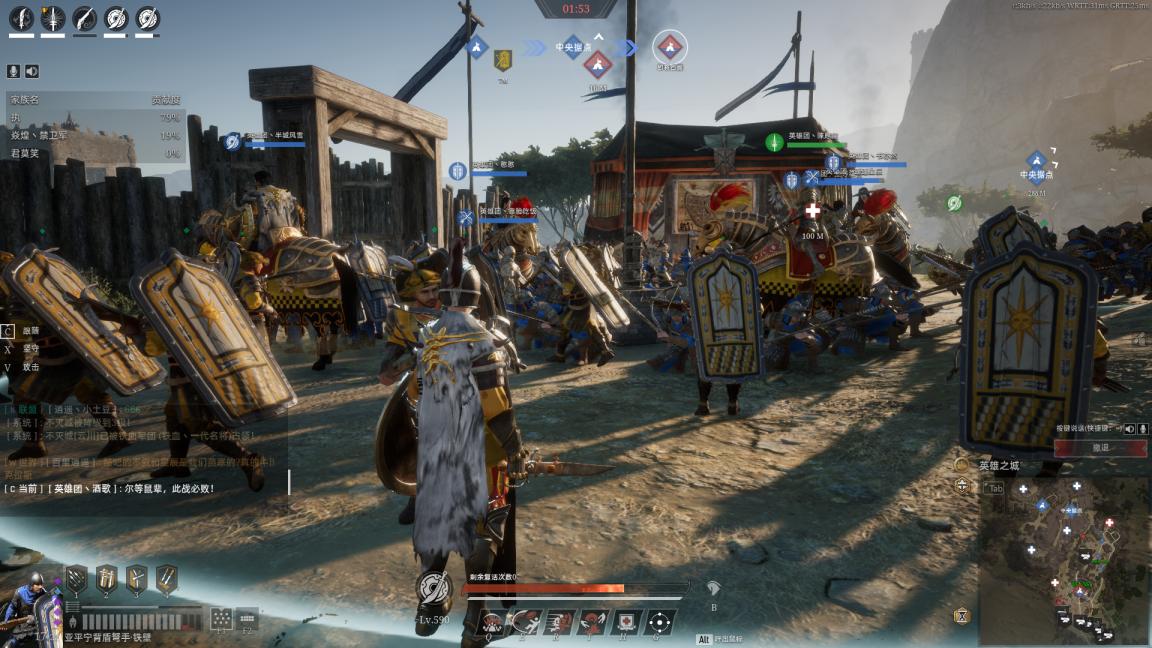The width and height of the screenshot is (1152, 648).
Task: Select the third unit formation shield icon
Action: tap(136, 579)
